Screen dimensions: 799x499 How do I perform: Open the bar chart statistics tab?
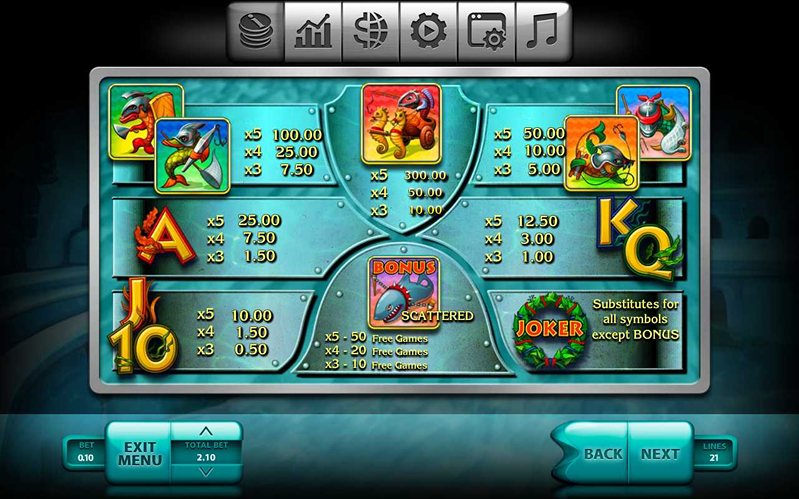[313, 32]
